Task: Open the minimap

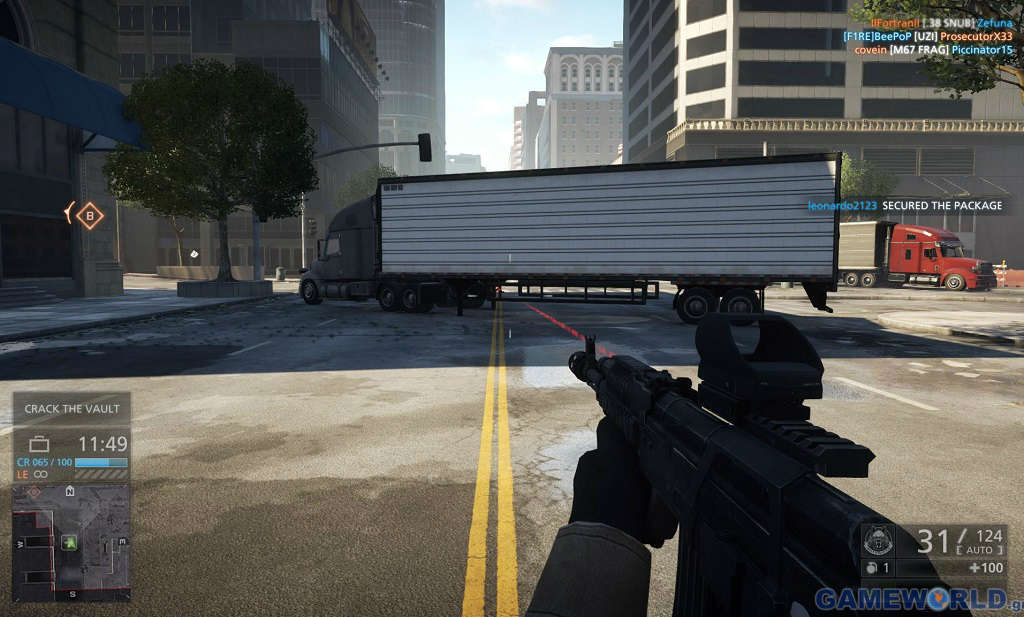Action: 71,542
